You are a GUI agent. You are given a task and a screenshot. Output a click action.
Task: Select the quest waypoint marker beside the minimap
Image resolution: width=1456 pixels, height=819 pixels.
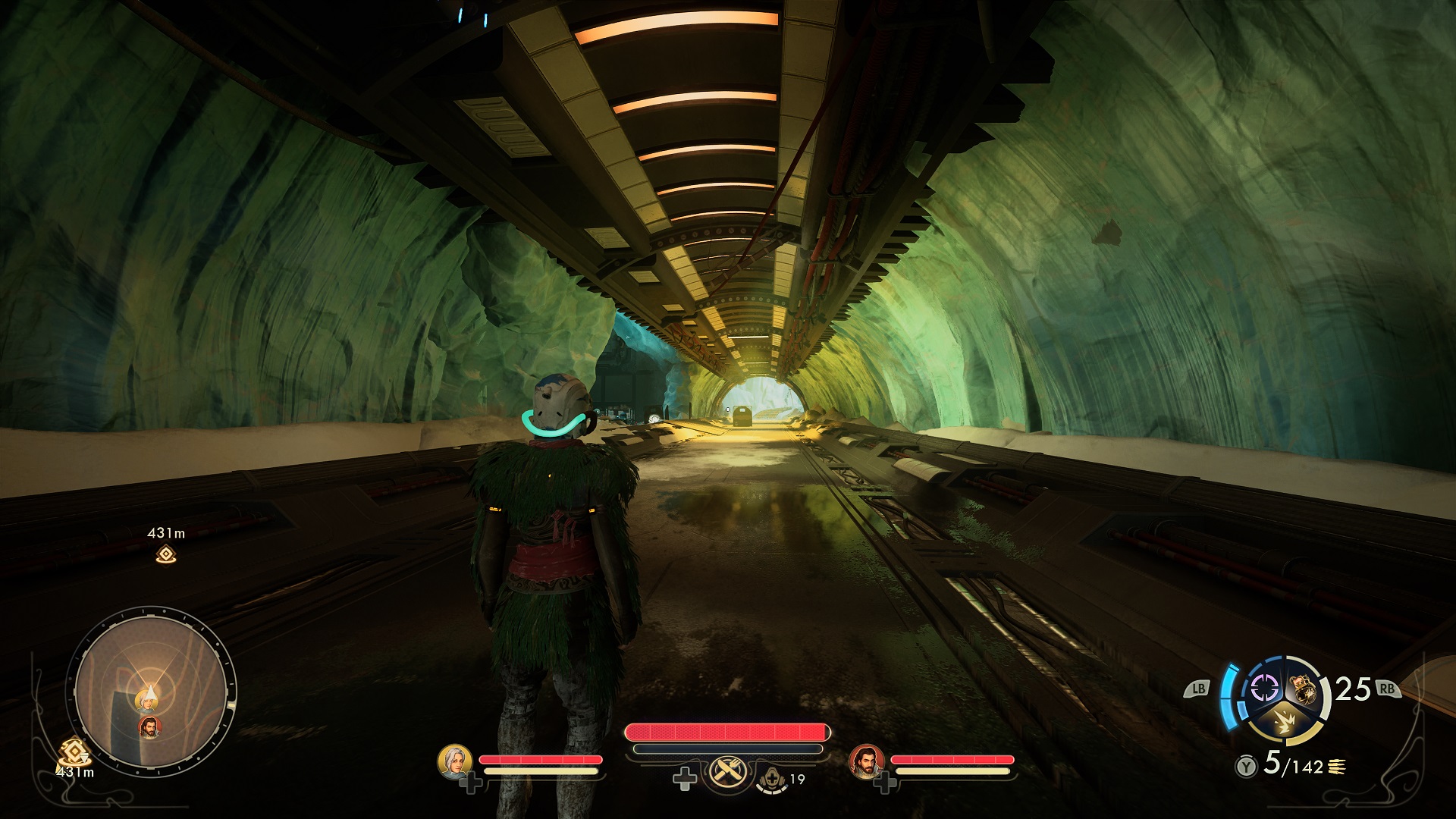pyautogui.click(x=76, y=752)
